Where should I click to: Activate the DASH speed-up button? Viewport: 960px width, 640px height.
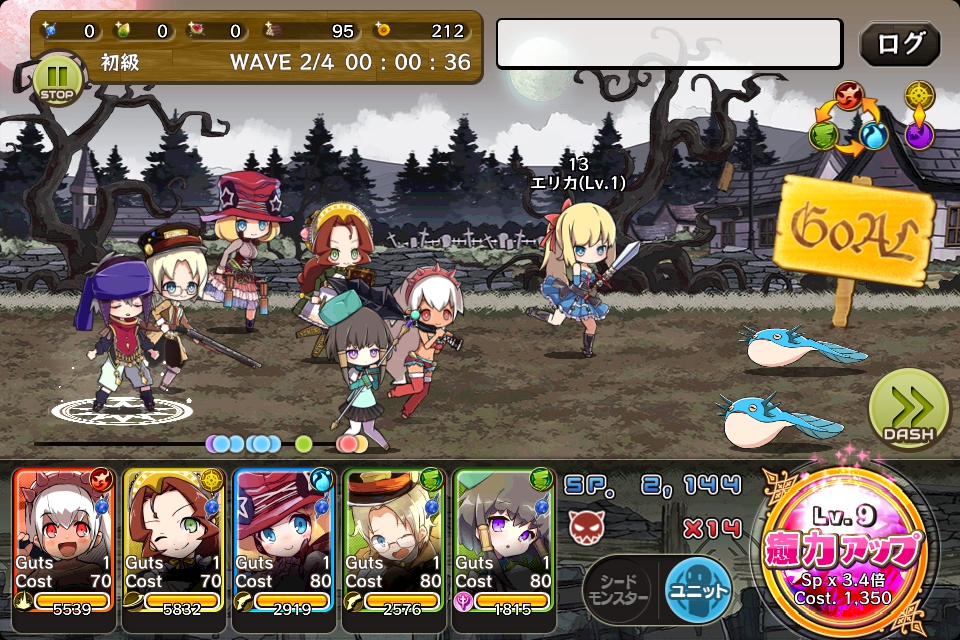(908, 409)
